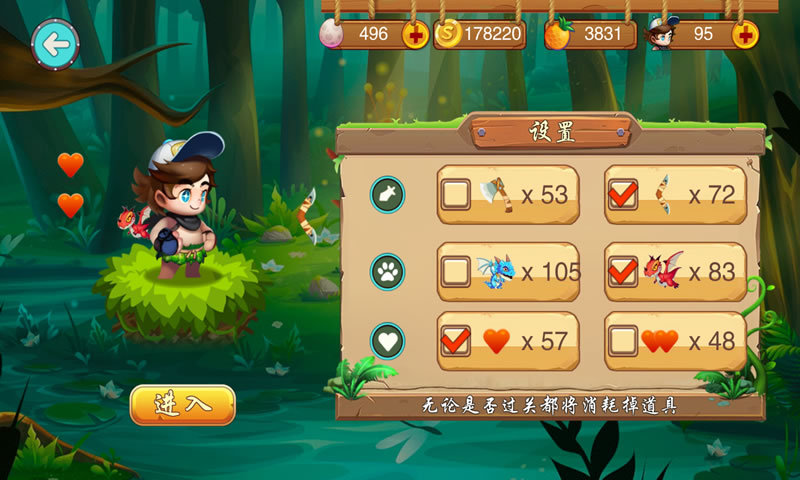This screenshot has height=480, width=800.
Task: Untick the boomerang x 72 checkbox
Action: tap(623, 194)
